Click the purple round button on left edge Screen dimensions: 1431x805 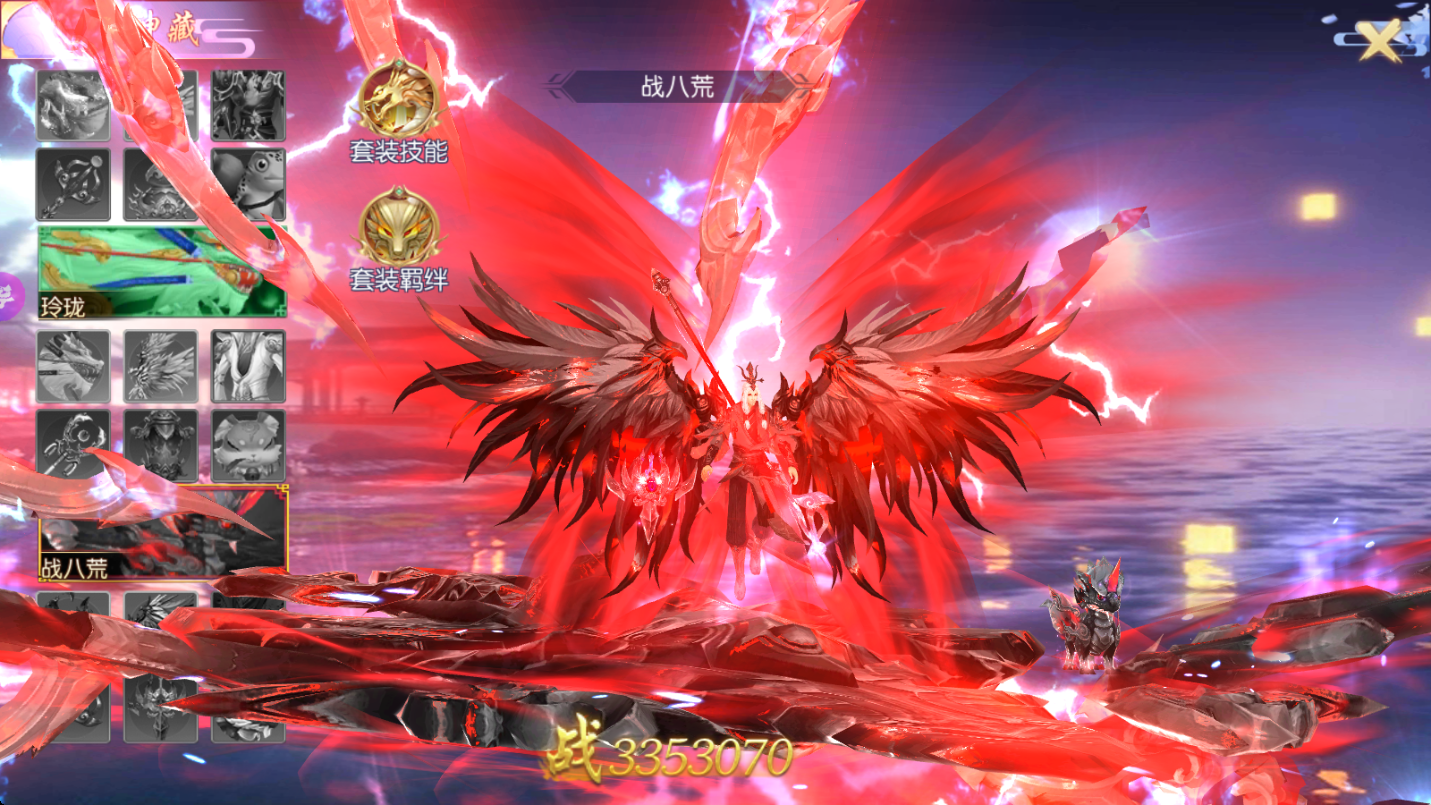(9, 296)
